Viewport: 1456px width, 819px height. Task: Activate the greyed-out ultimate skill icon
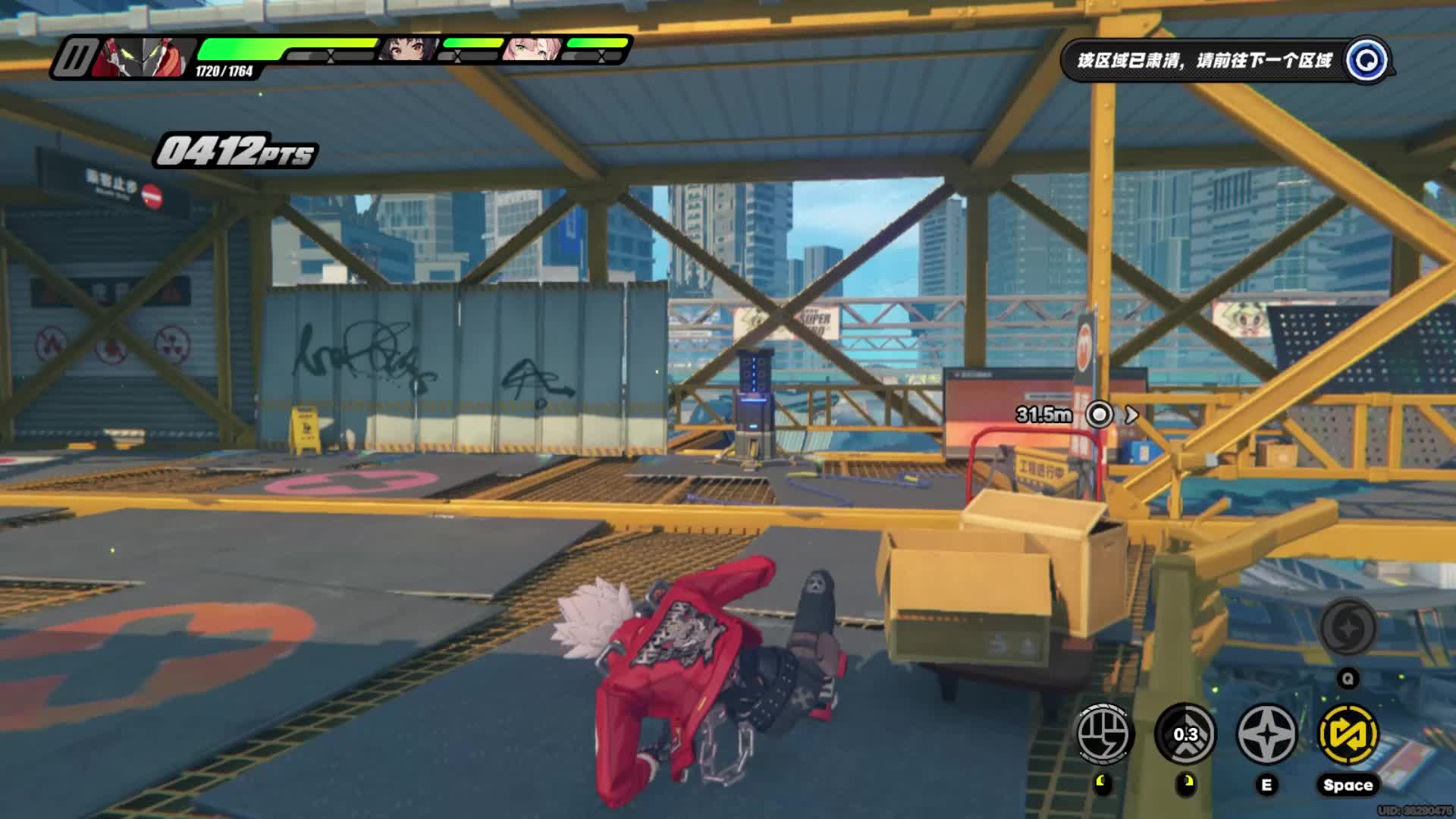tap(1348, 628)
